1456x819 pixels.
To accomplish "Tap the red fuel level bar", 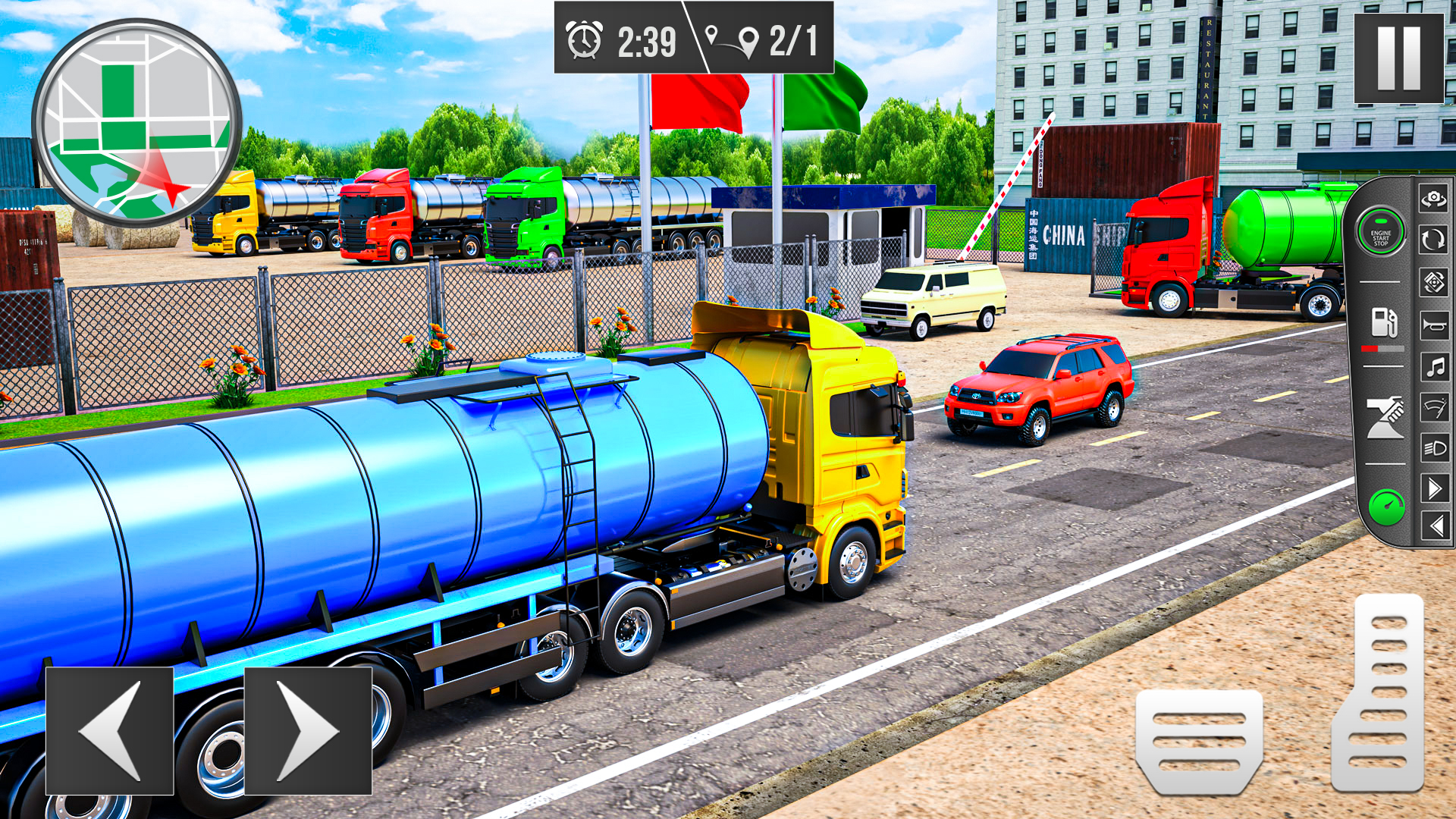I will pos(1369,348).
